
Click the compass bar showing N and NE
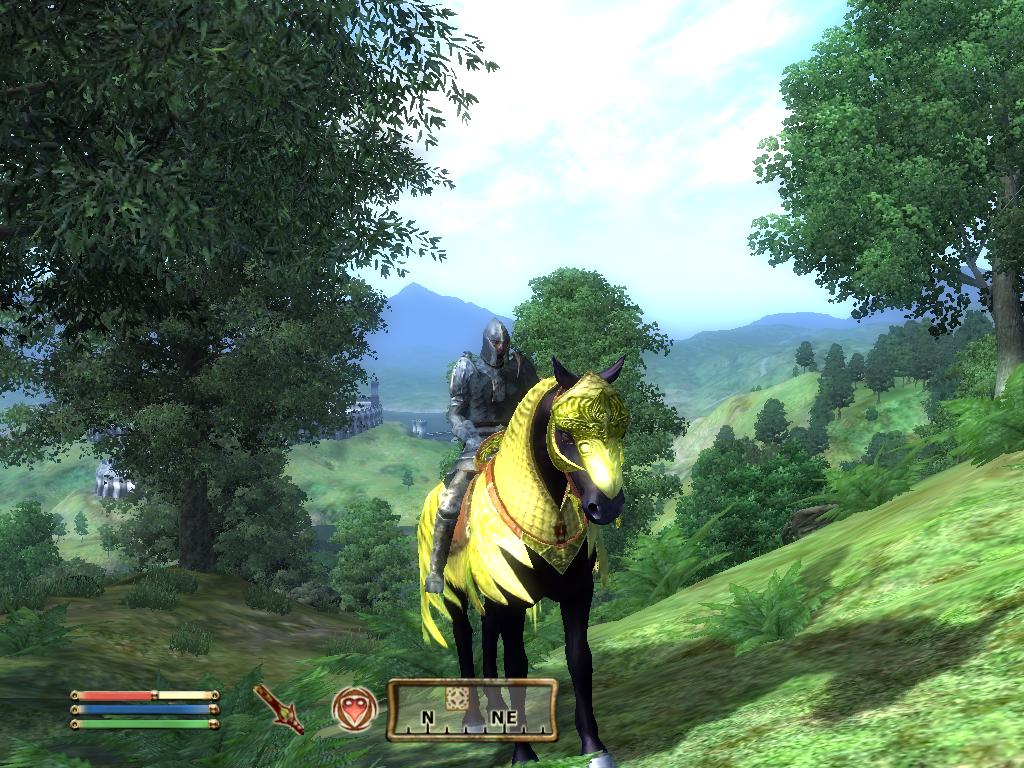472,711
